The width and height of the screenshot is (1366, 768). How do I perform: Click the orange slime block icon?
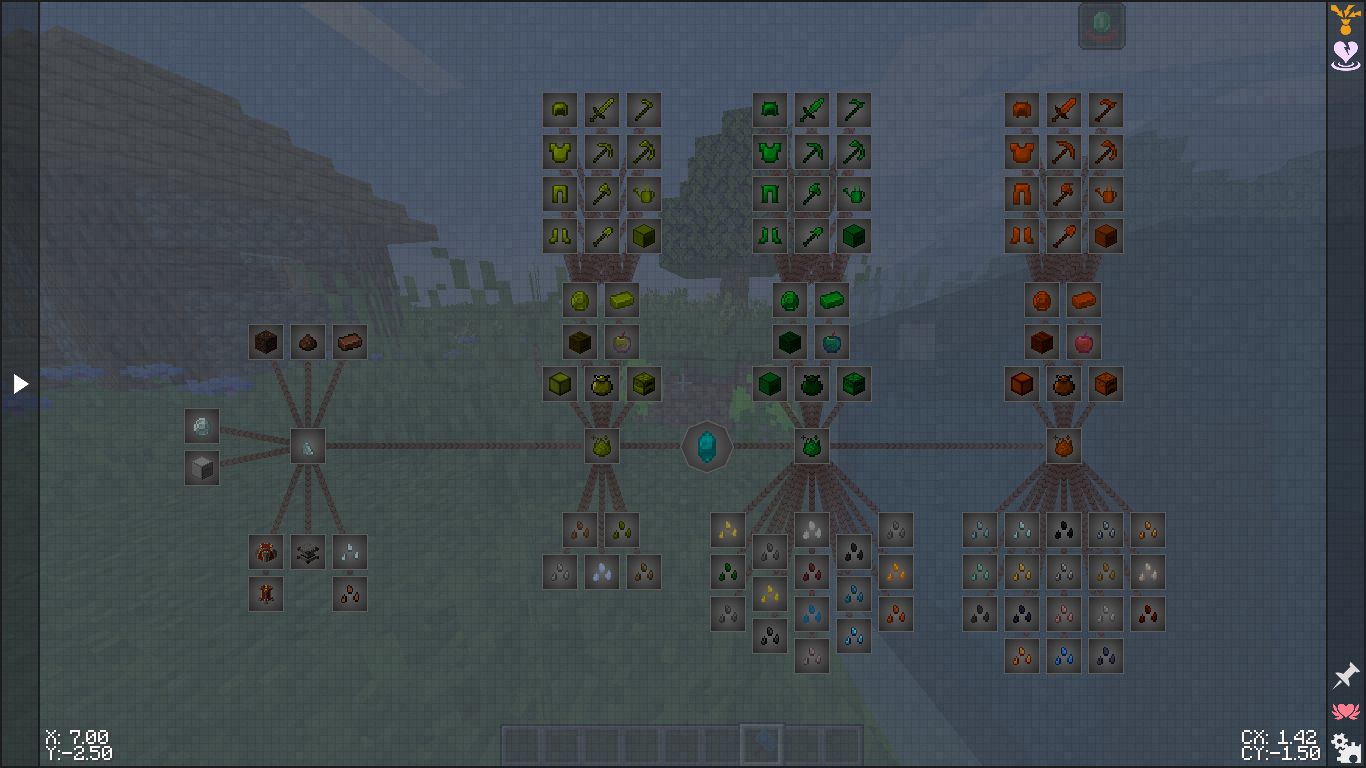point(1105,235)
